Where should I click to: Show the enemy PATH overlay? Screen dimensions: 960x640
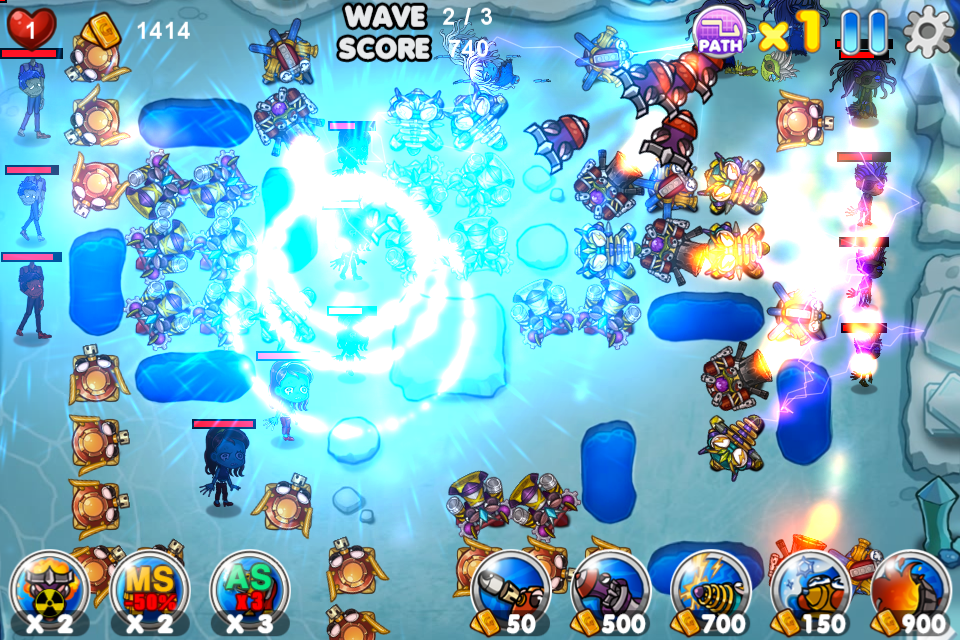pyautogui.click(x=720, y=33)
